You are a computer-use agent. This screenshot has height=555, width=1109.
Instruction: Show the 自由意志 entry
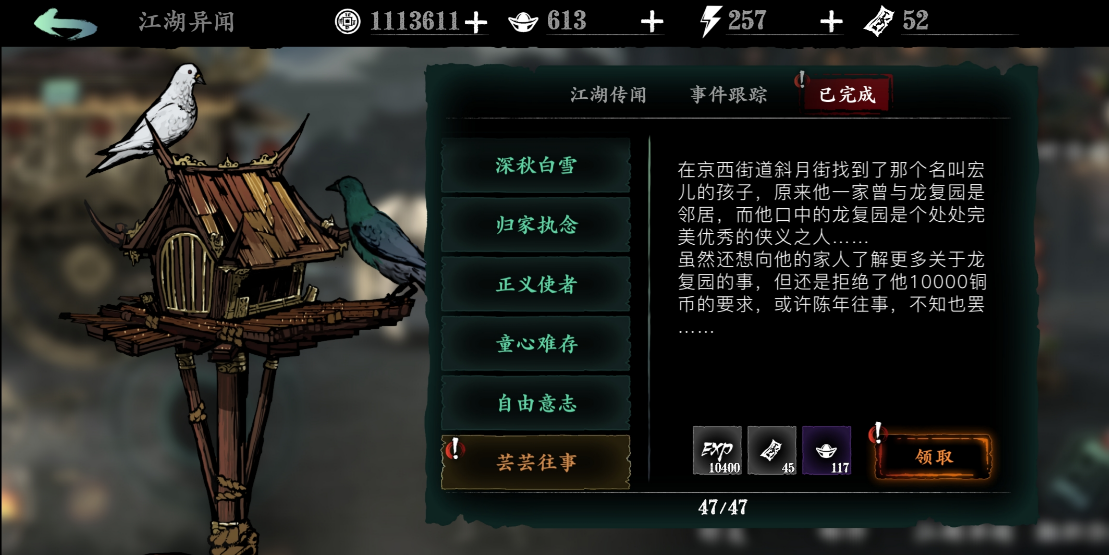[536, 403]
